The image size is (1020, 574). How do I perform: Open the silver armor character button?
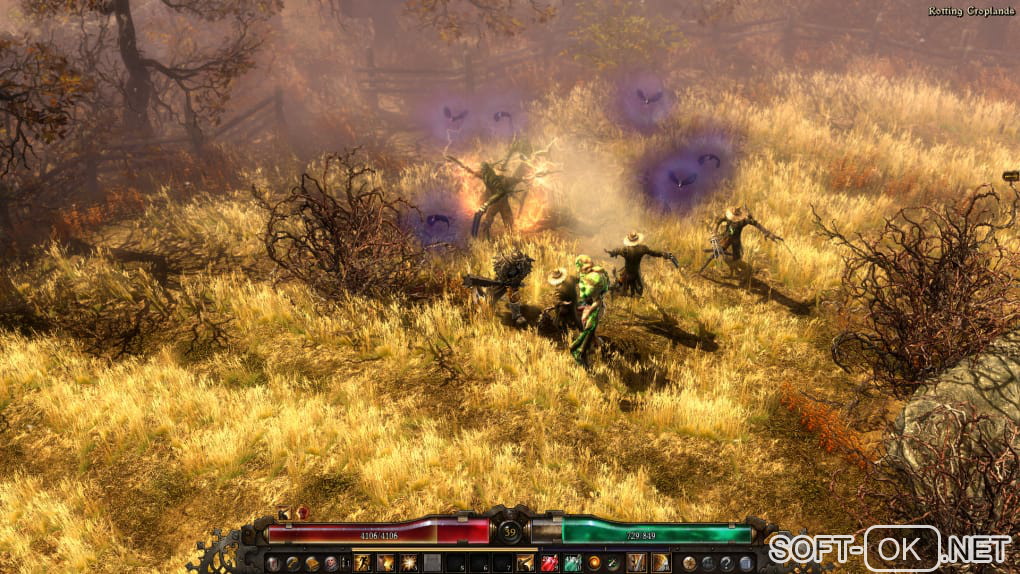pos(272,563)
